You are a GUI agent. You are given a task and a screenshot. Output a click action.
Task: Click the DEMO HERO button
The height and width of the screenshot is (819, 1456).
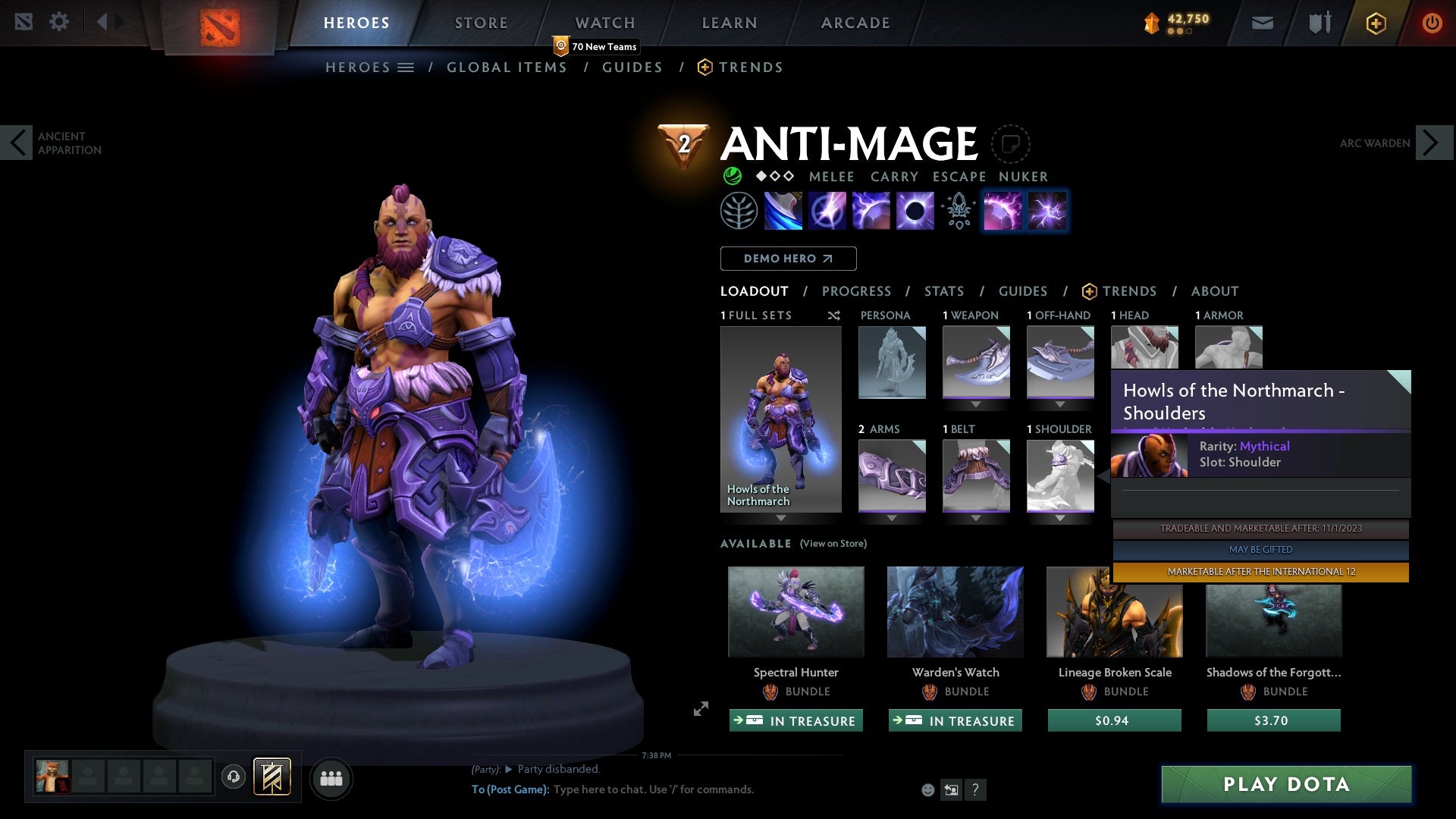[788, 259]
